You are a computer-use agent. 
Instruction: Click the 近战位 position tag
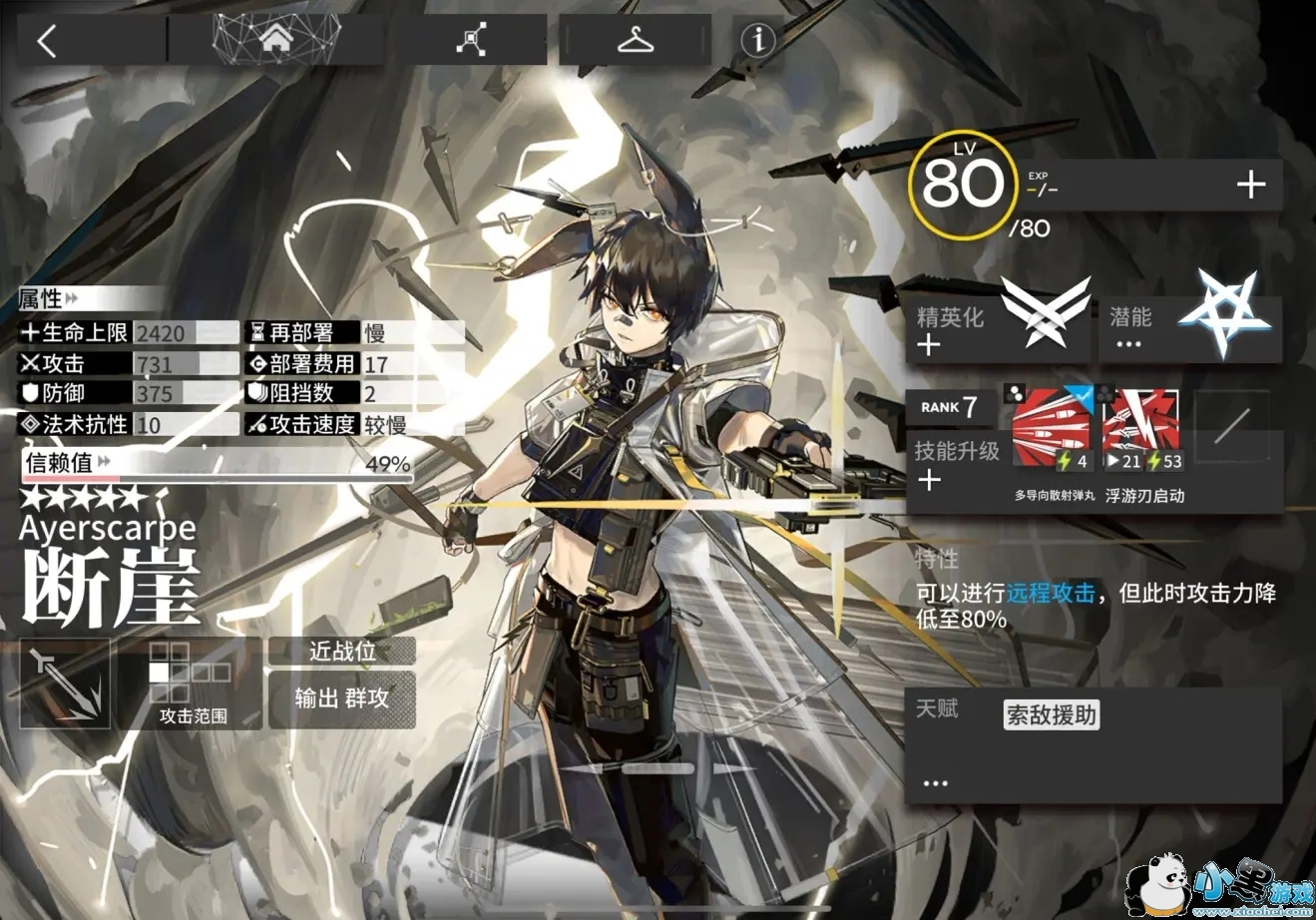point(342,652)
